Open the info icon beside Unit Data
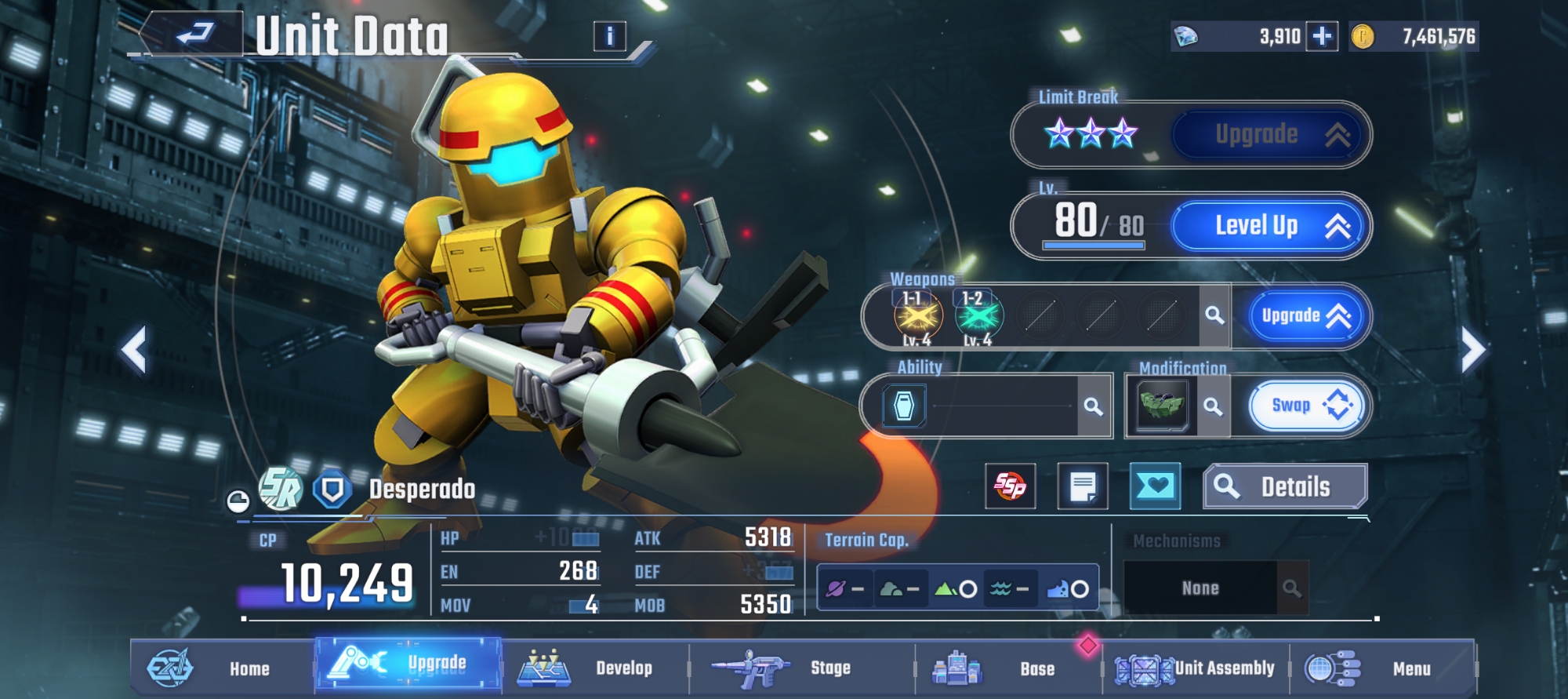Image resolution: width=1568 pixels, height=699 pixels. click(x=610, y=36)
